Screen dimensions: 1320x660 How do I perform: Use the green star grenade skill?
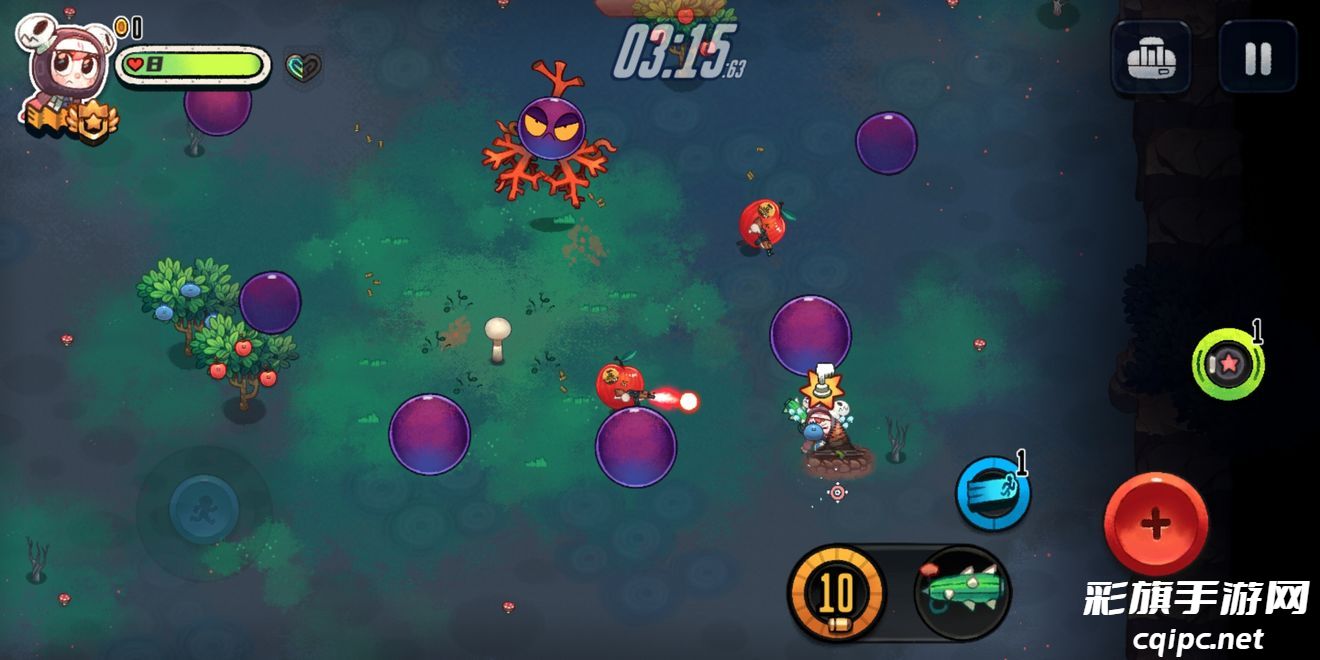pos(1228,364)
